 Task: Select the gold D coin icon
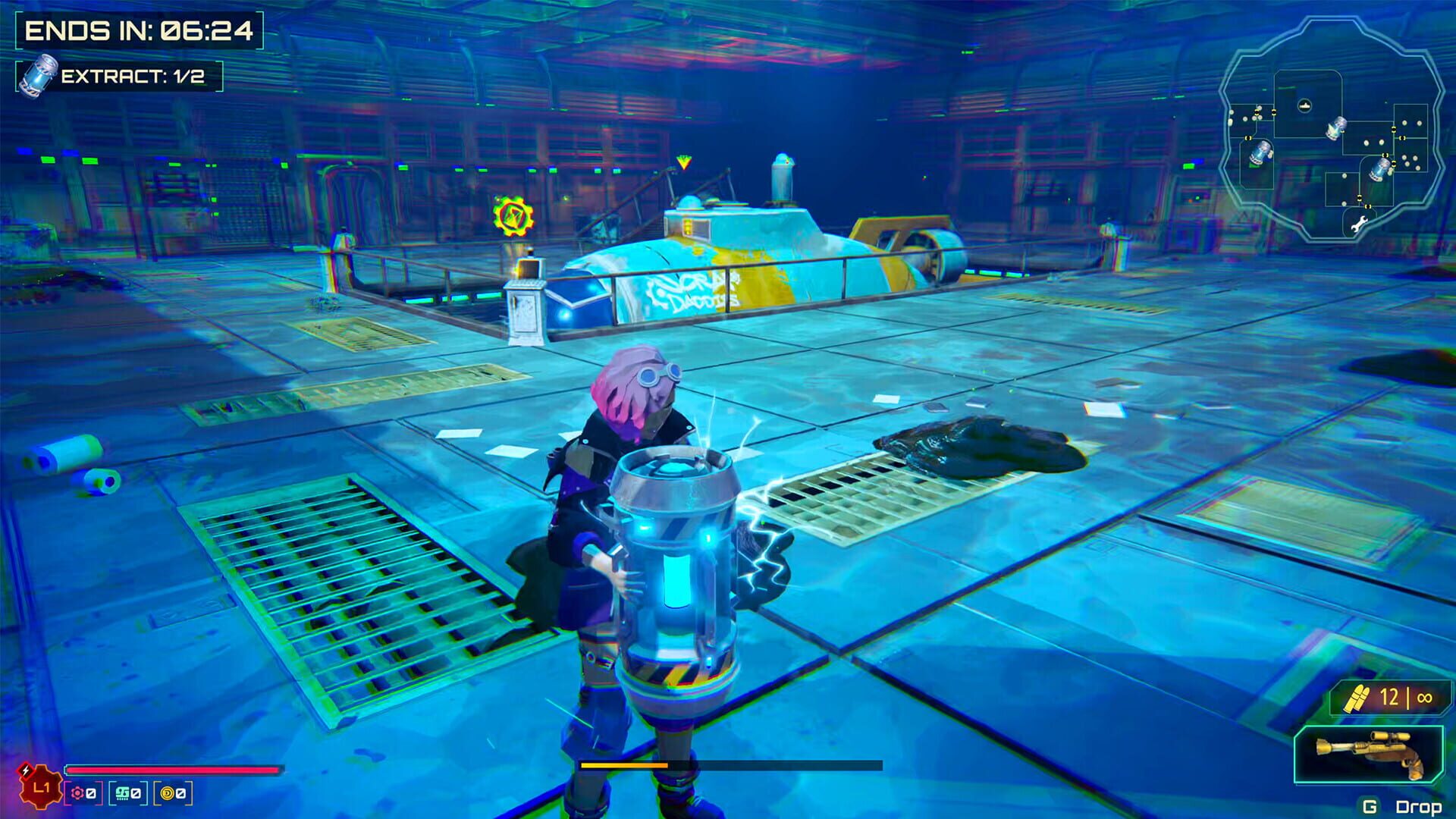168,793
